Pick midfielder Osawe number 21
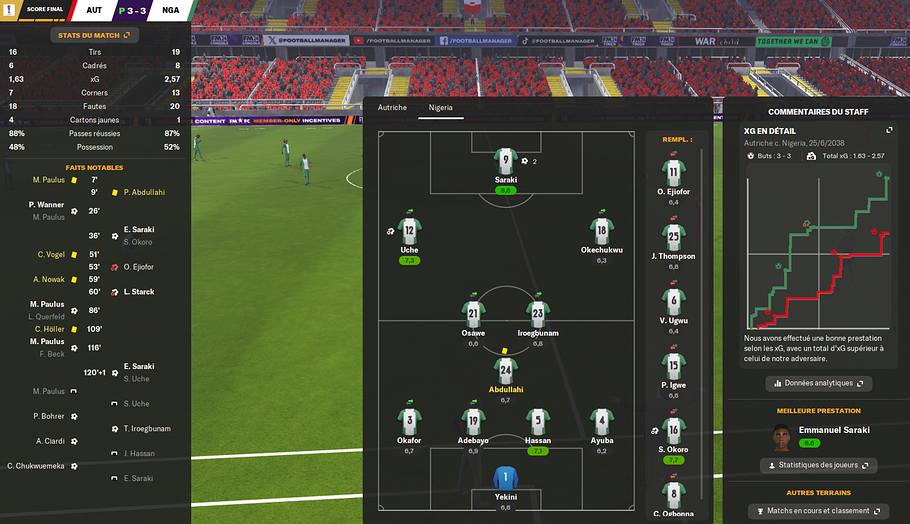Screen dimensions: 910x524 click(473, 313)
